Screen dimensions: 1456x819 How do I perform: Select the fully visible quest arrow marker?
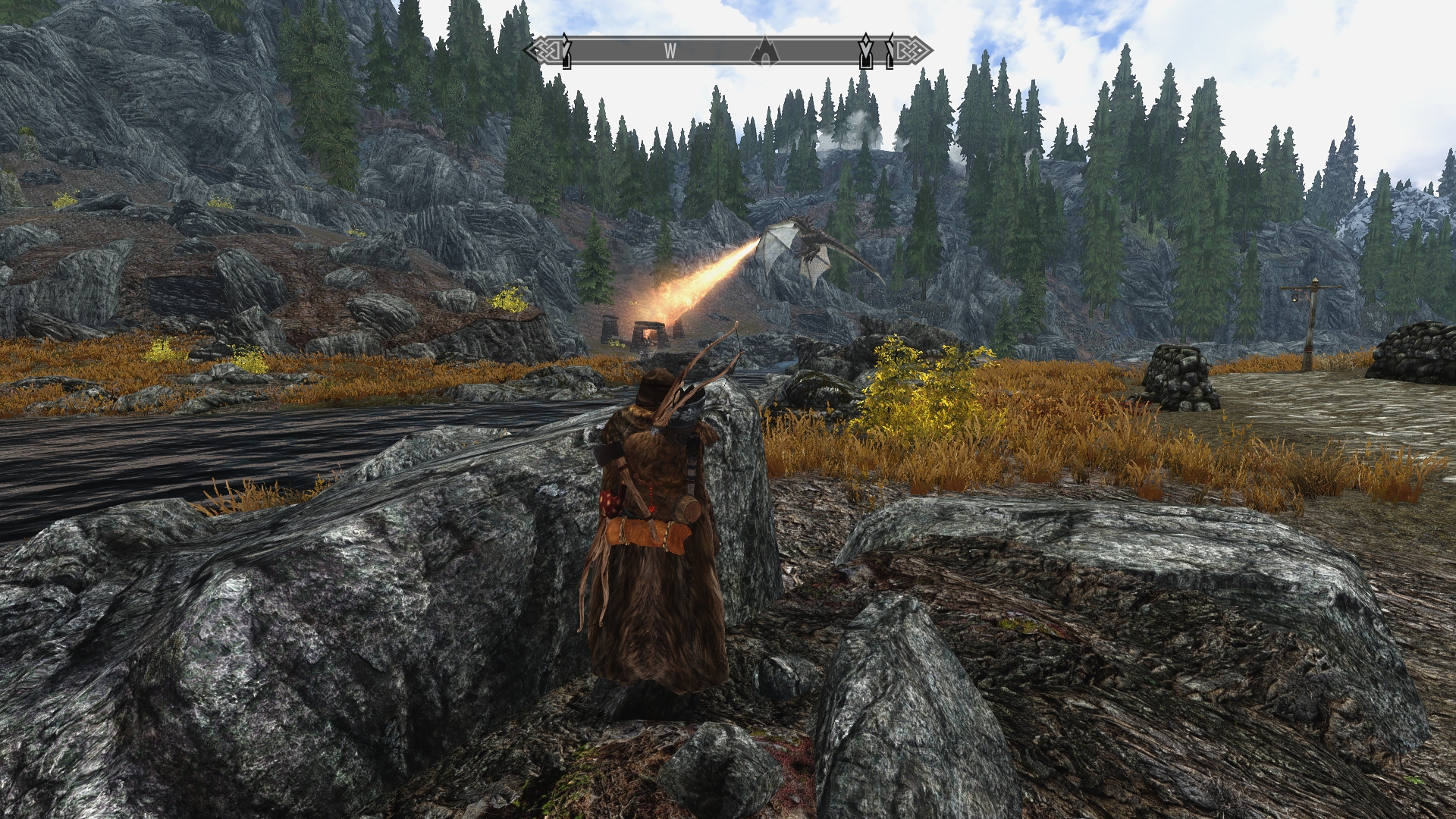click(865, 51)
